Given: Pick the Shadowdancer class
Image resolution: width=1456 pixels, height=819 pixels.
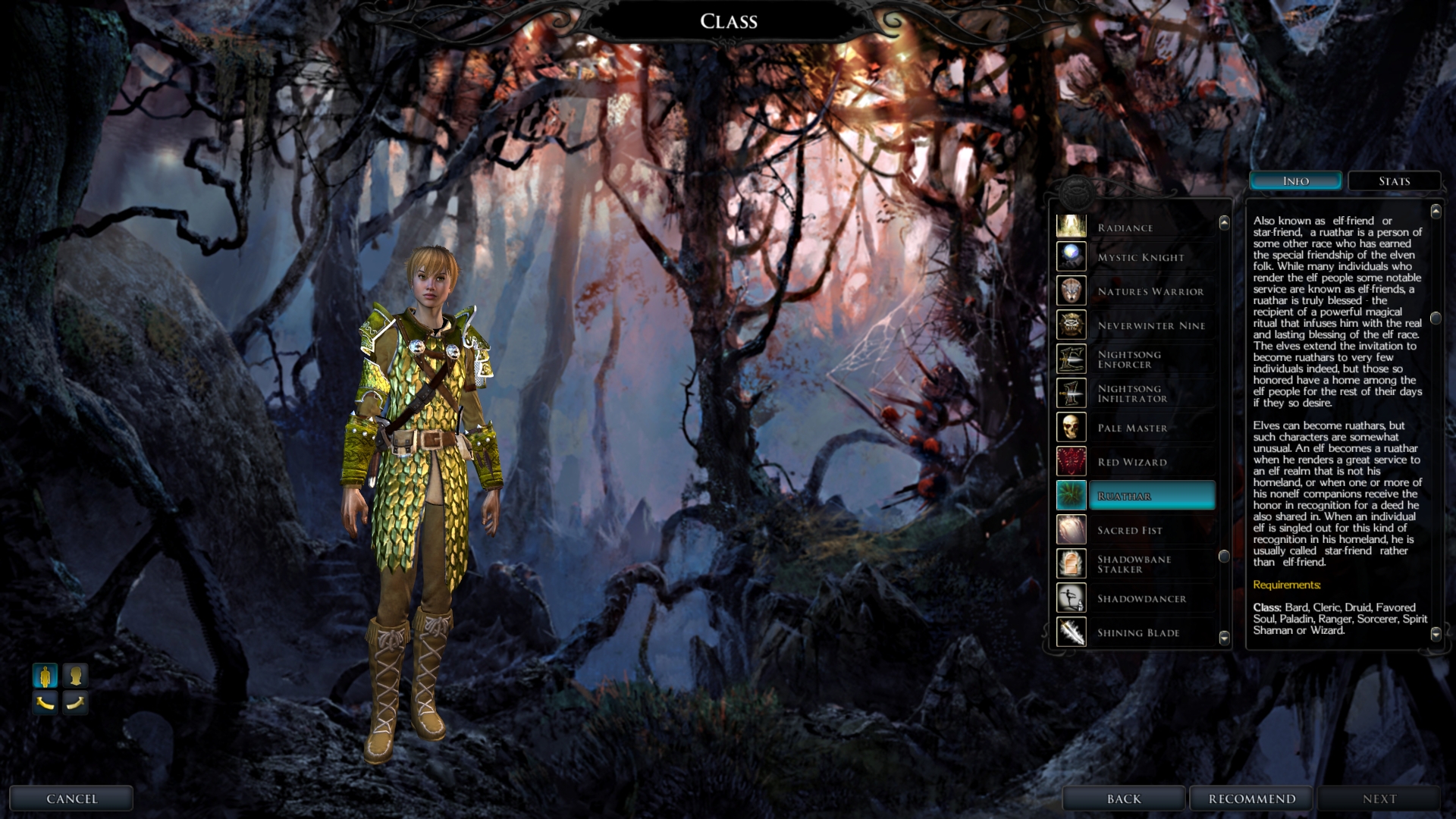Looking at the screenshot, I should 1141,599.
